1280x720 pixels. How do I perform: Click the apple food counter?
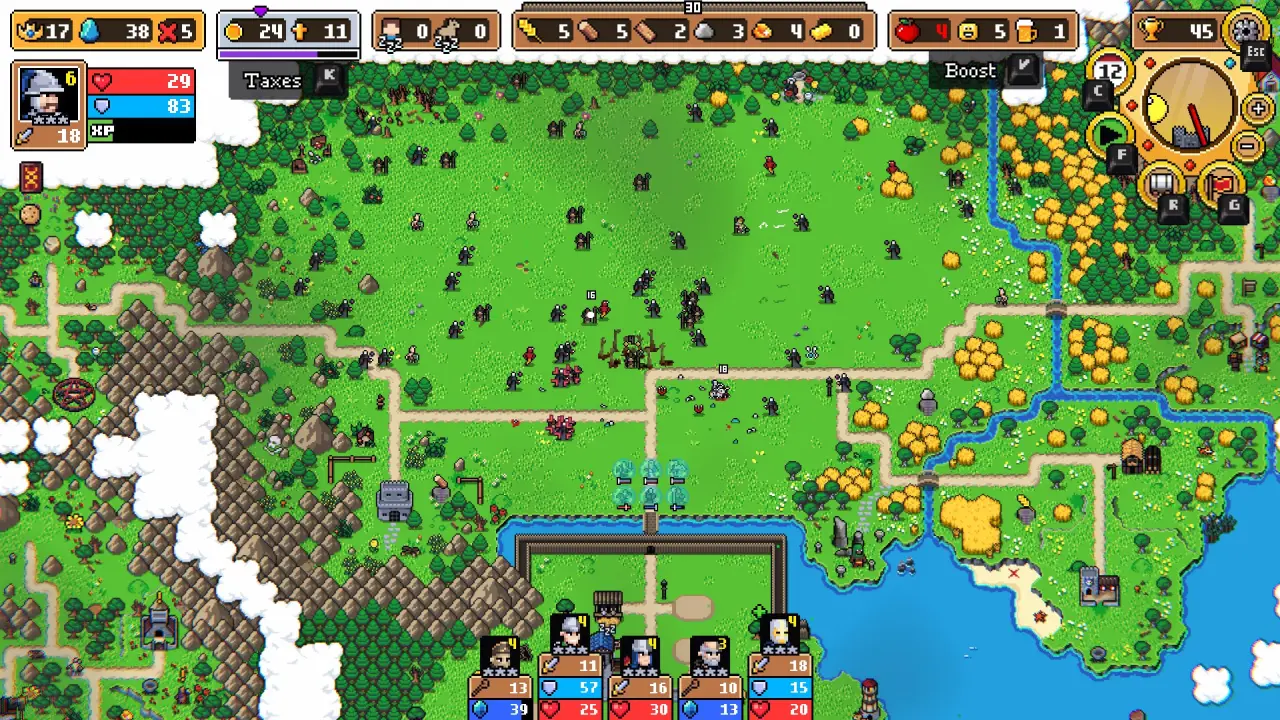point(906,30)
